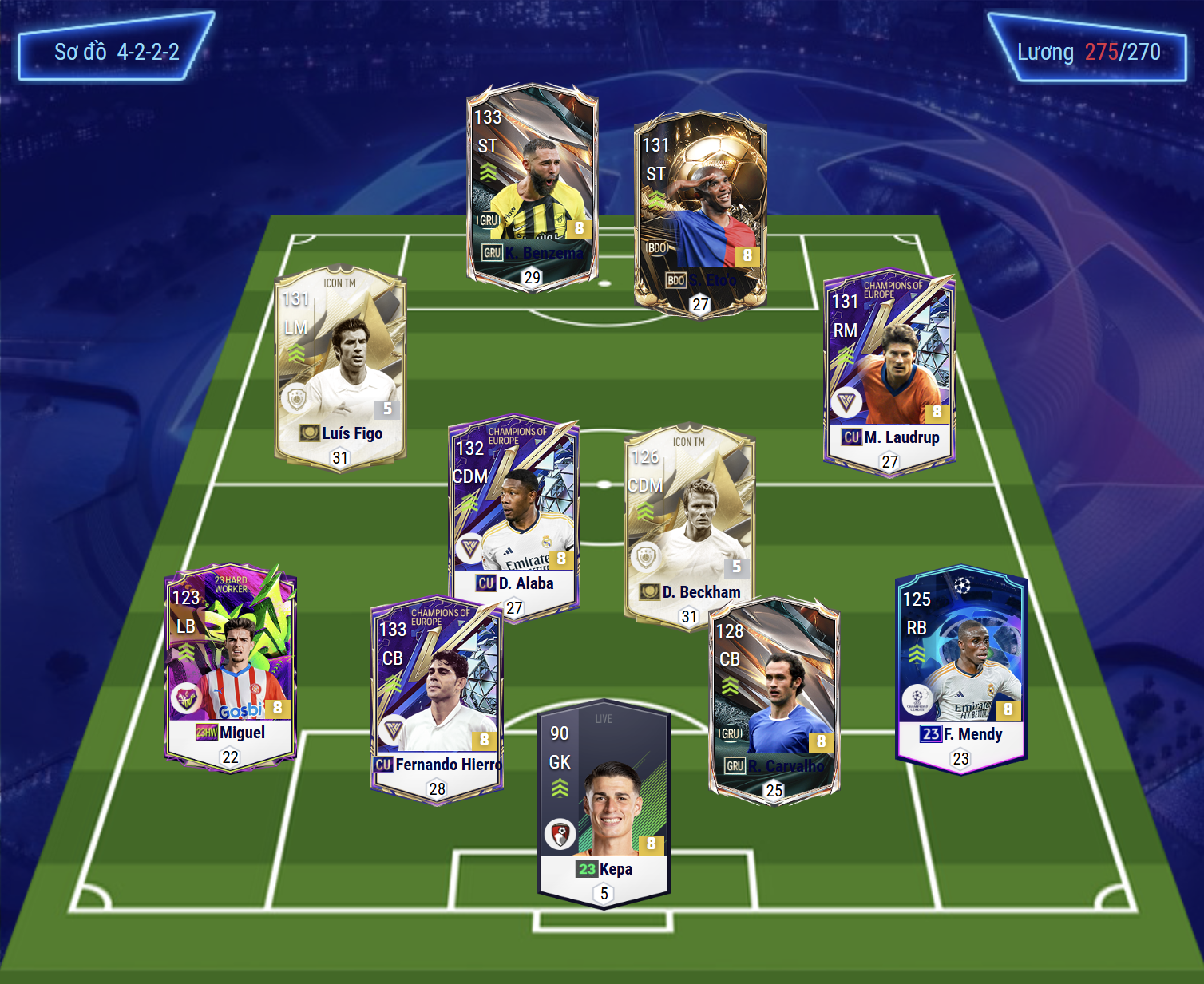Pick the Luís Figo LM card
Screen dimensions: 1204x984
point(341,367)
